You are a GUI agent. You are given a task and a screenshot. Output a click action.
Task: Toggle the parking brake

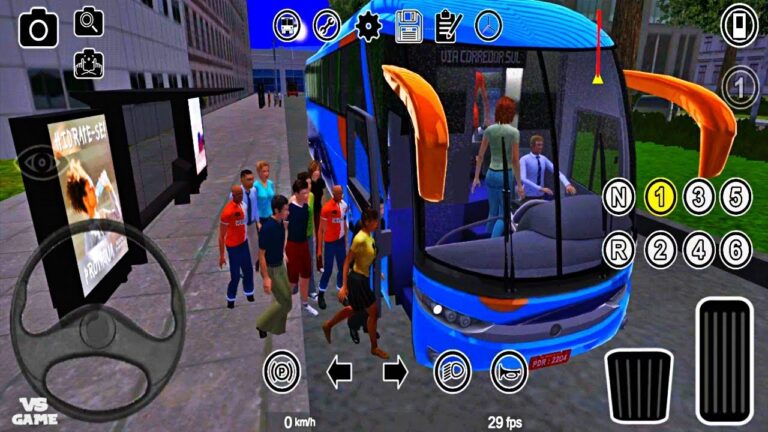pyautogui.click(x=281, y=372)
